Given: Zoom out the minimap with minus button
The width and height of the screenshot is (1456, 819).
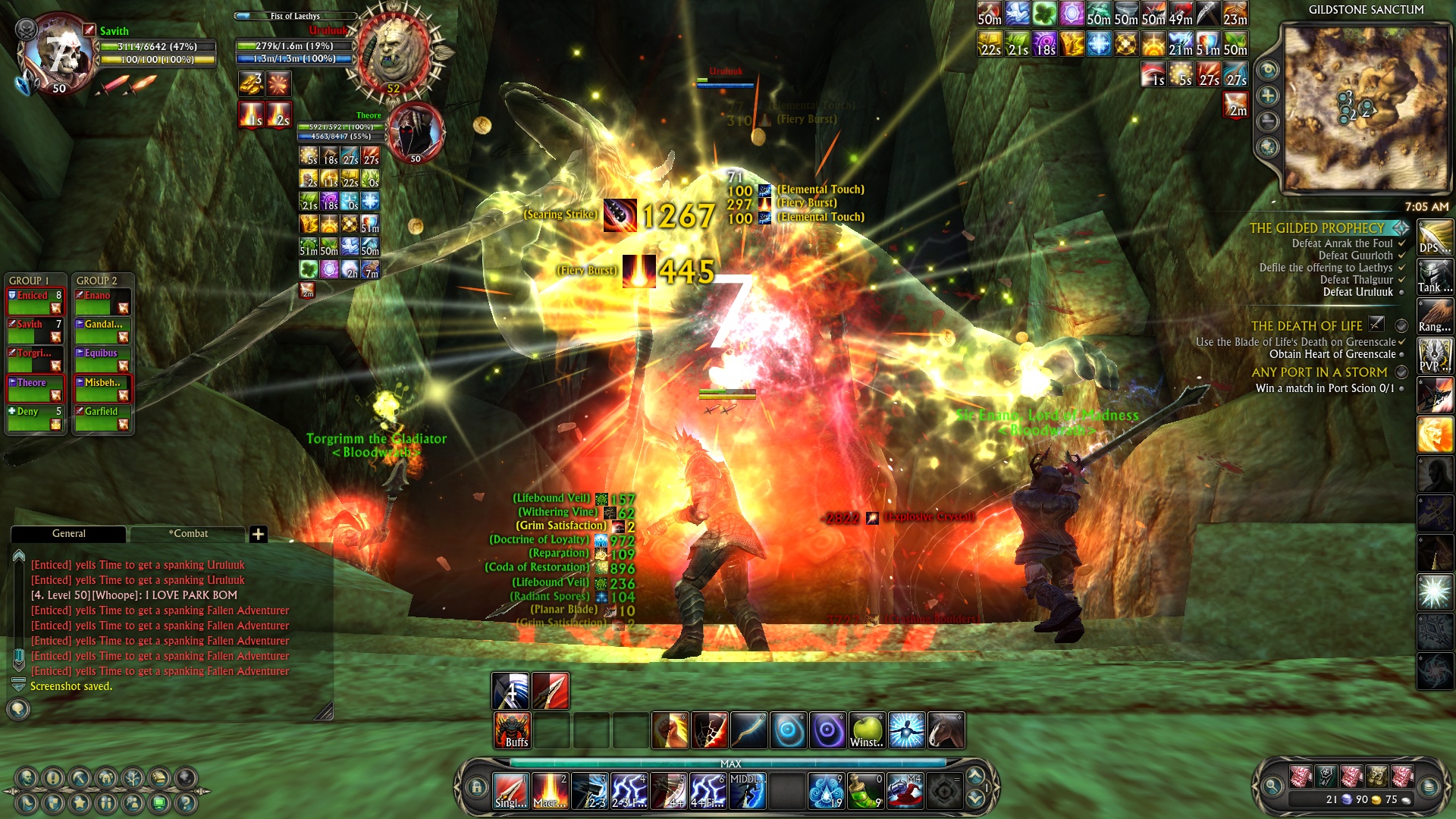Looking at the screenshot, I should [x=1267, y=121].
